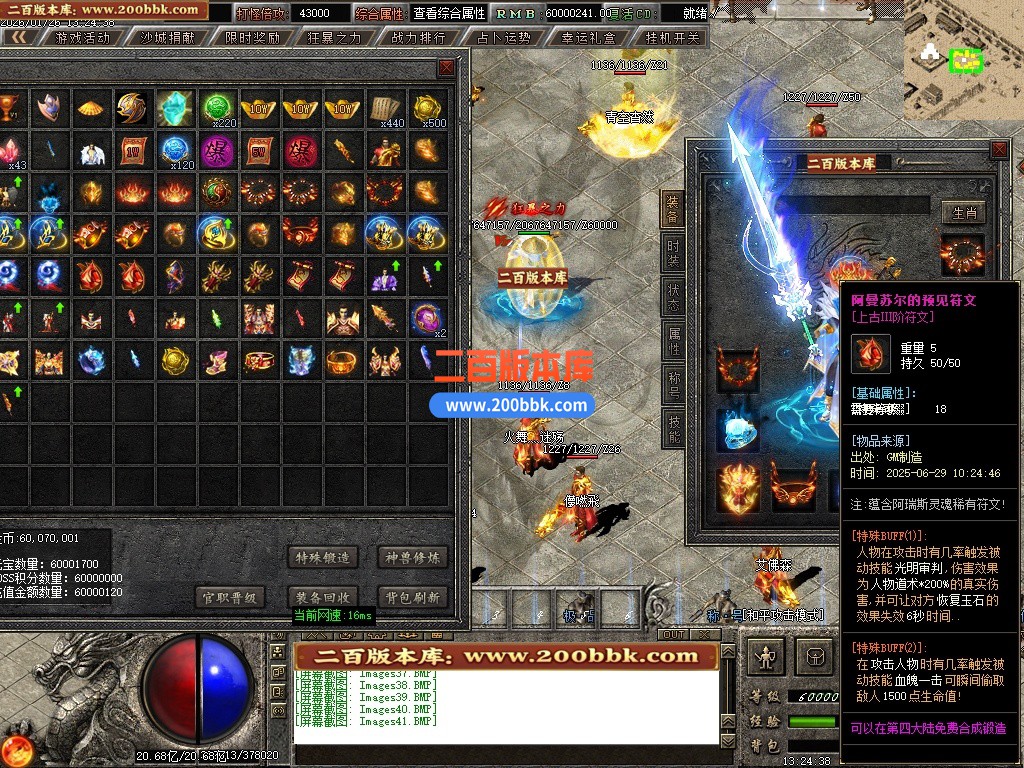Image resolution: width=1024 pixels, height=768 pixels.
Task: Click the 神兽修炼 button
Action: point(412,557)
